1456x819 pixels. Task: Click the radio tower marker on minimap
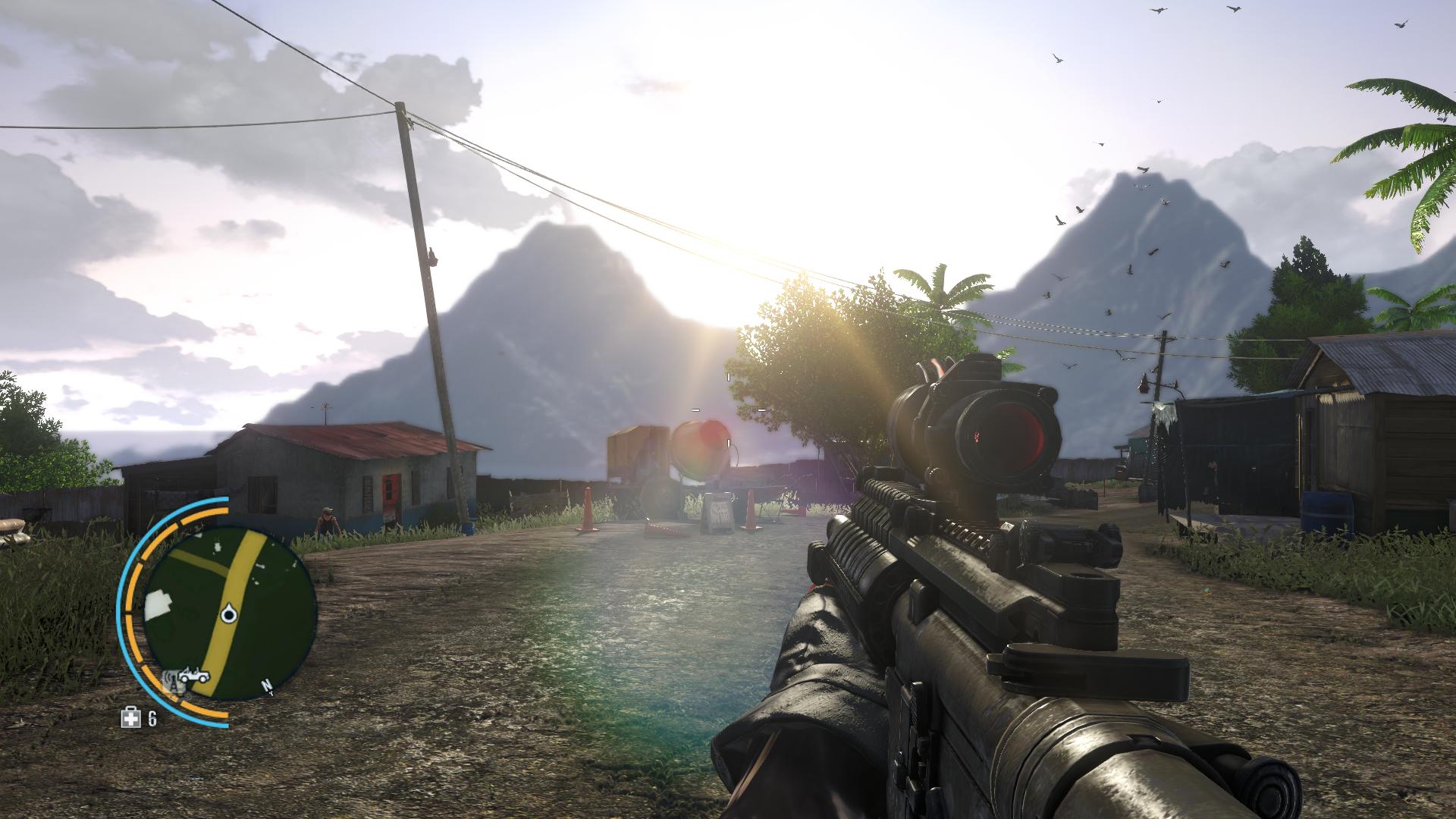tap(173, 680)
